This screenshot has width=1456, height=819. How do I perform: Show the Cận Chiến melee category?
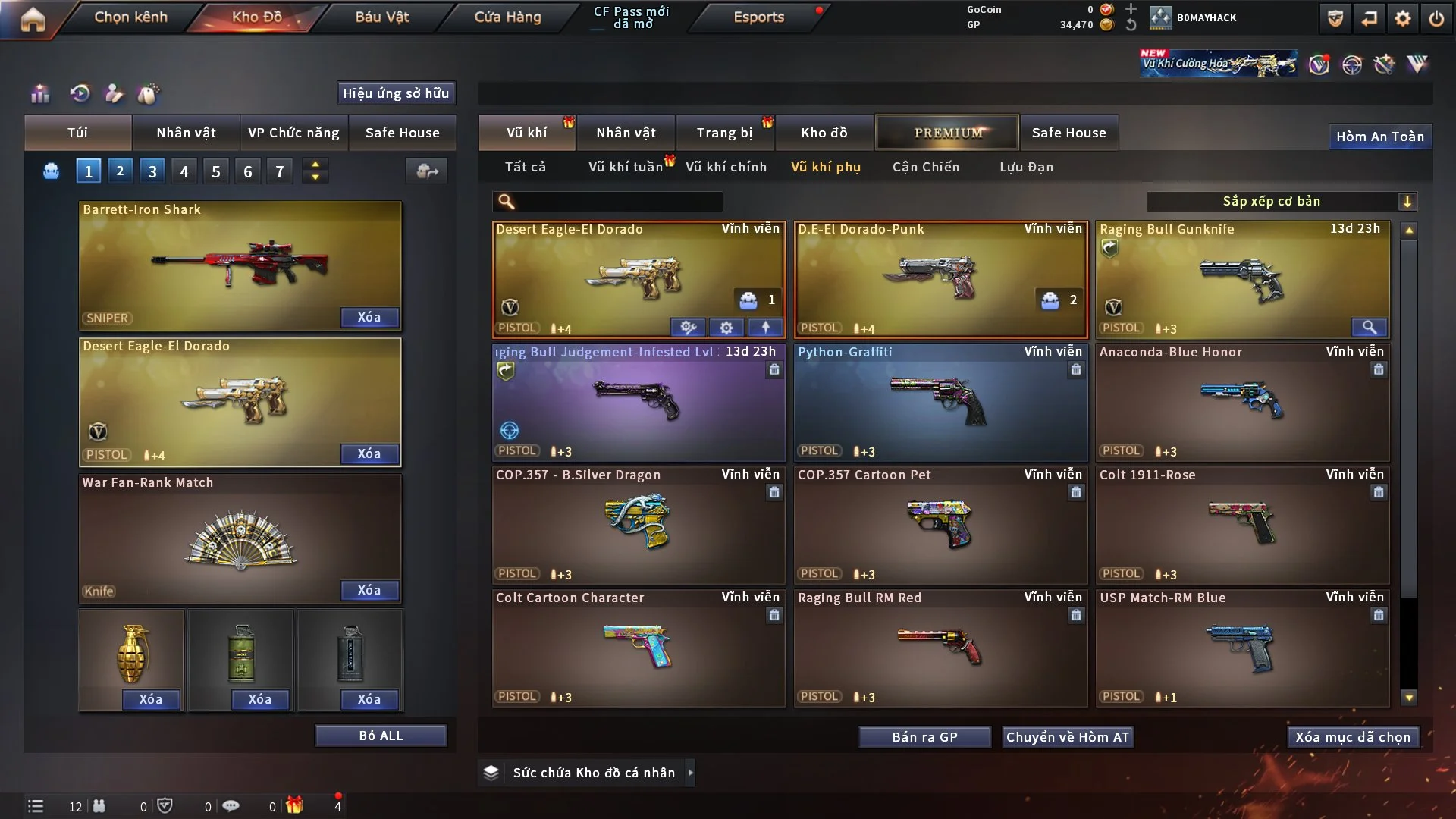pyautogui.click(x=925, y=167)
